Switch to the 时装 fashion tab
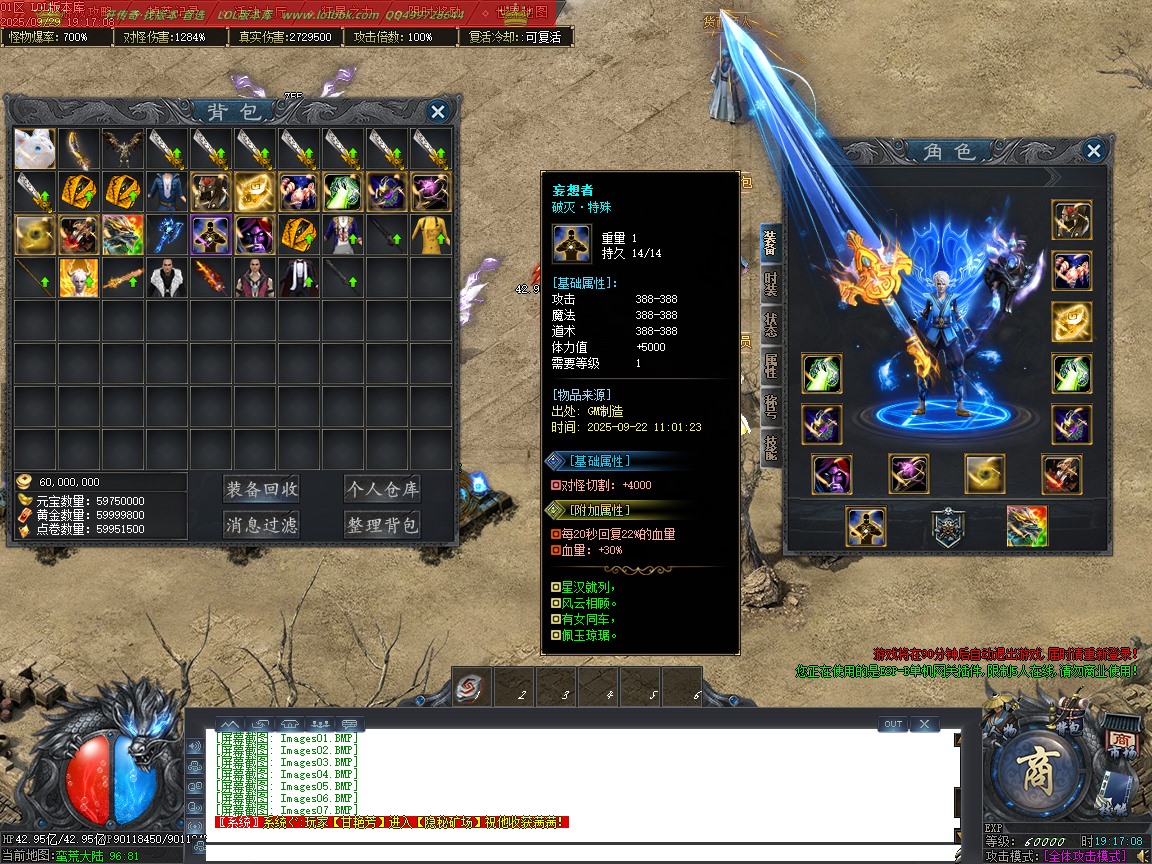 (770, 285)
